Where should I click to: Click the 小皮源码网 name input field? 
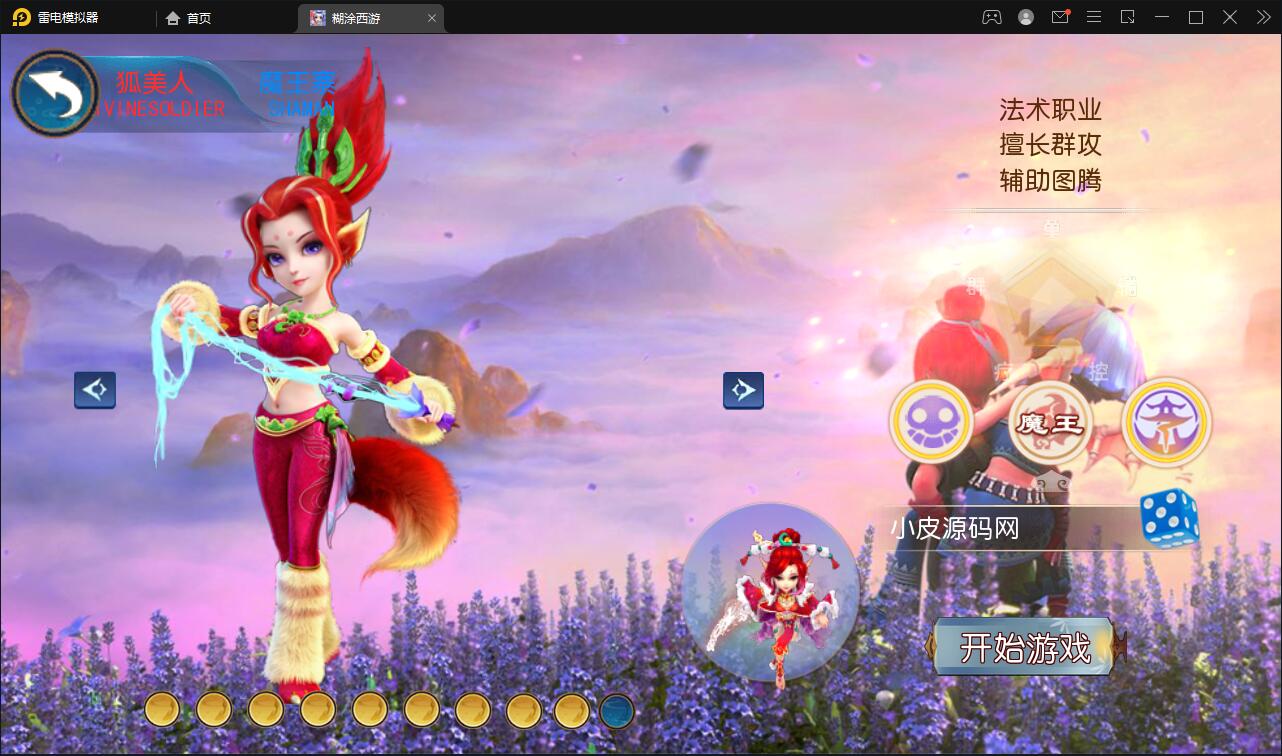[1000, 528]
